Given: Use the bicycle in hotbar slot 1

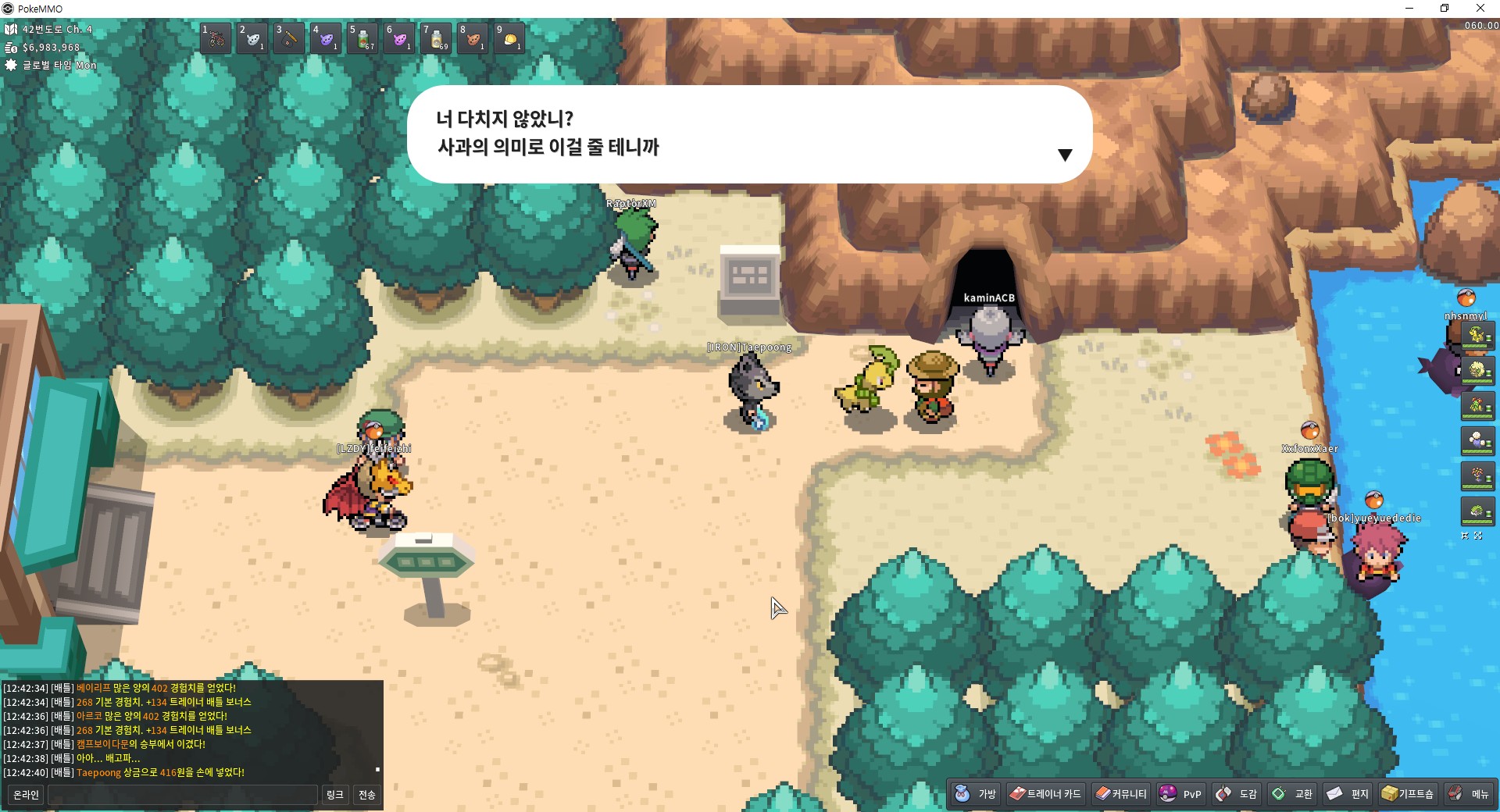Looking at the screenshot, I should click(x=216, y=38).
